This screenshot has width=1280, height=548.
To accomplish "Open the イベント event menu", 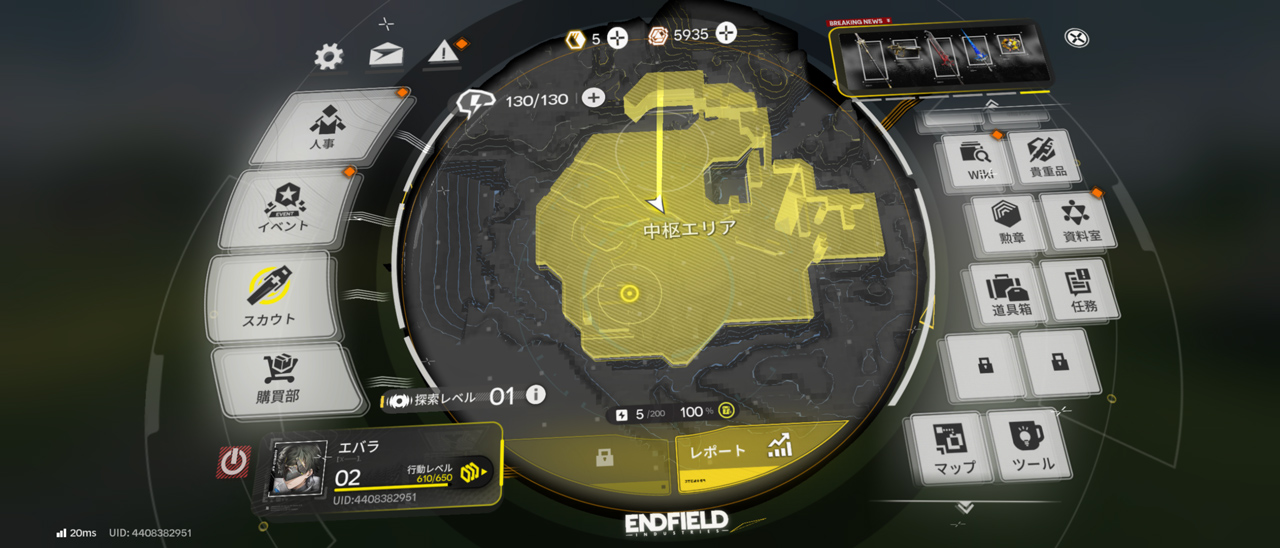I will [x=286, y=208].
